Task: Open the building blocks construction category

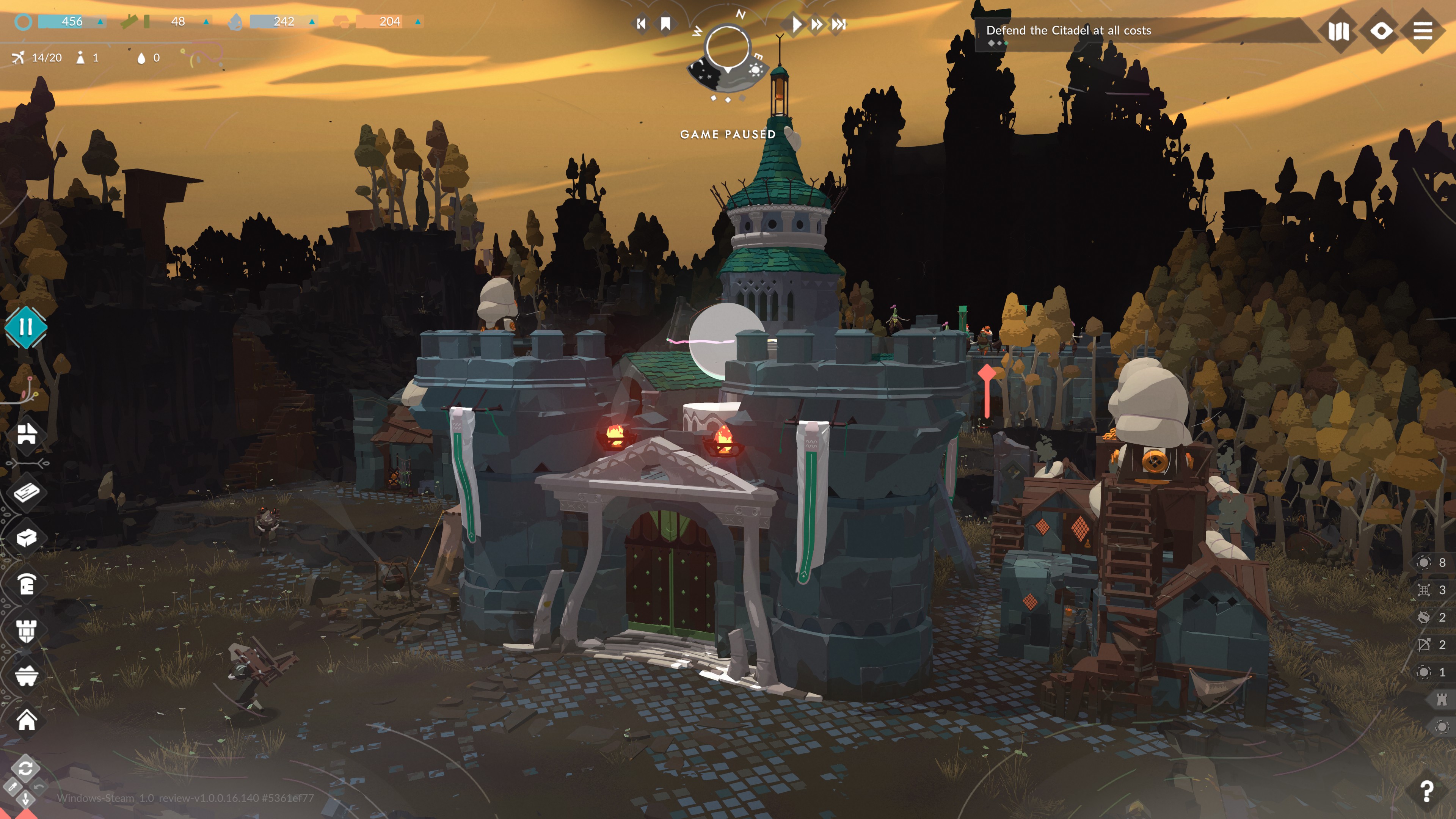Action: 27,433
